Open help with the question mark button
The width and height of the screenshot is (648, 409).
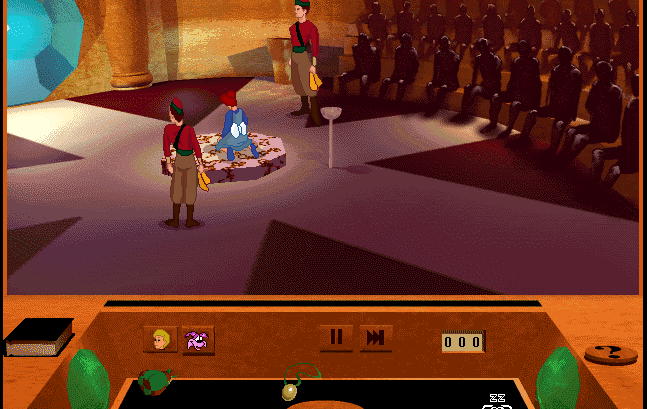point(610,354)
